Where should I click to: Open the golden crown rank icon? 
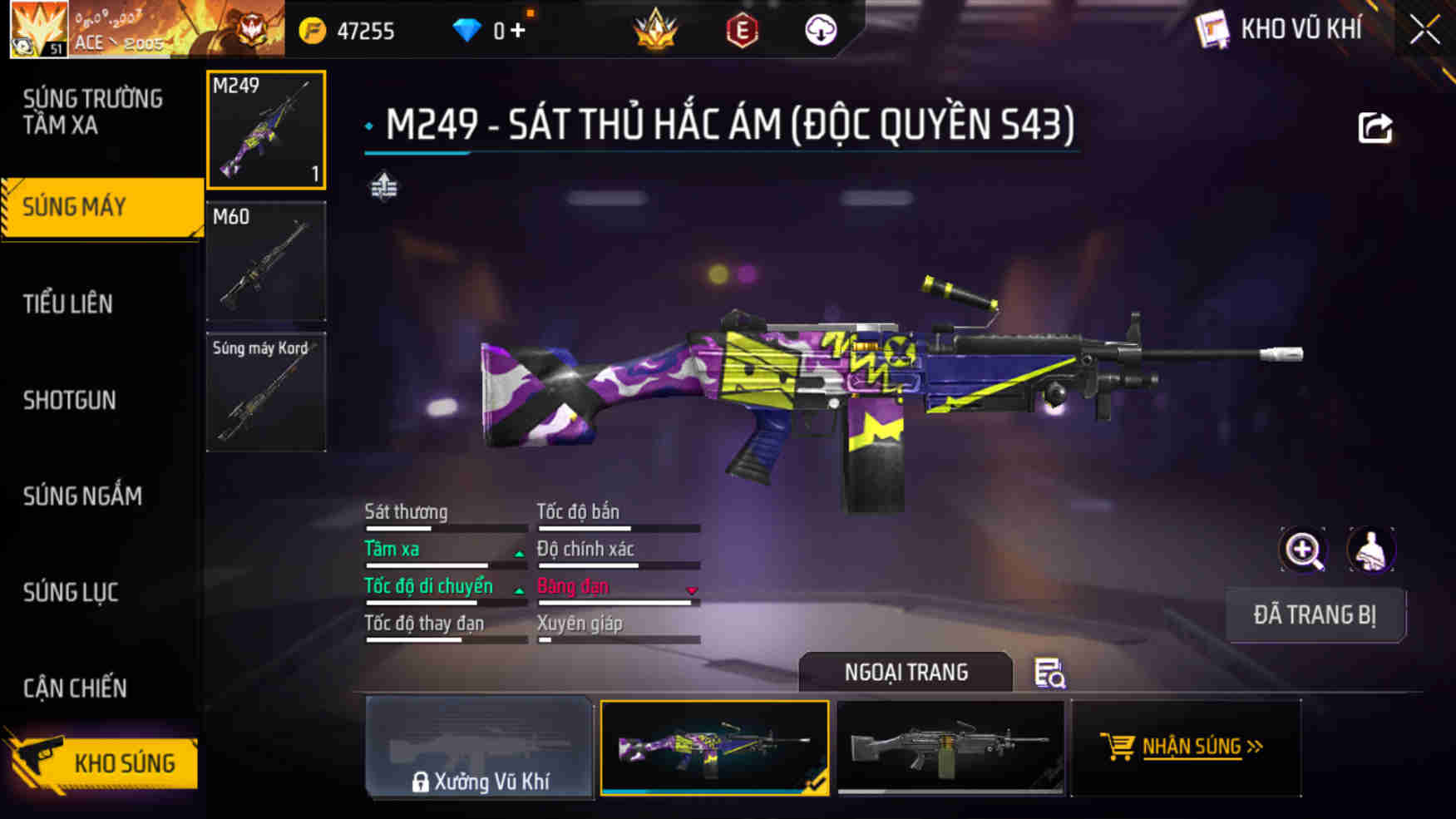655,30
